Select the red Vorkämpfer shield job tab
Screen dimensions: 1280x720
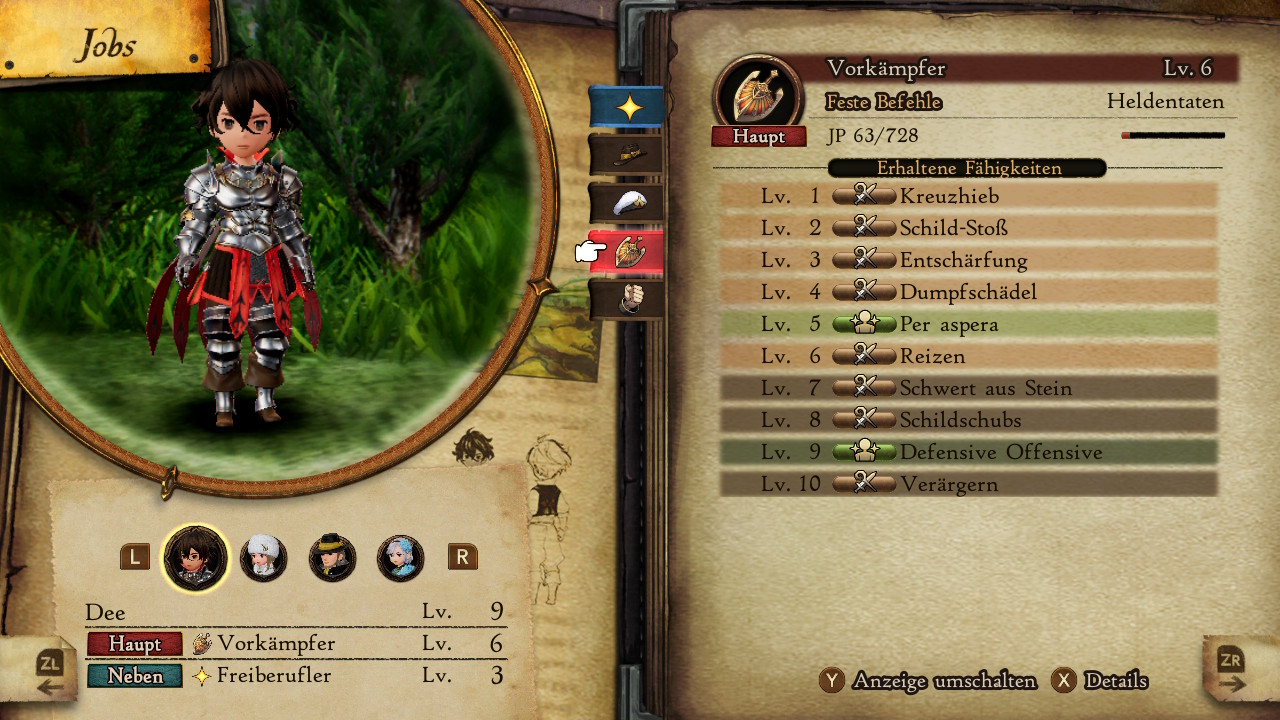[627, 252]
